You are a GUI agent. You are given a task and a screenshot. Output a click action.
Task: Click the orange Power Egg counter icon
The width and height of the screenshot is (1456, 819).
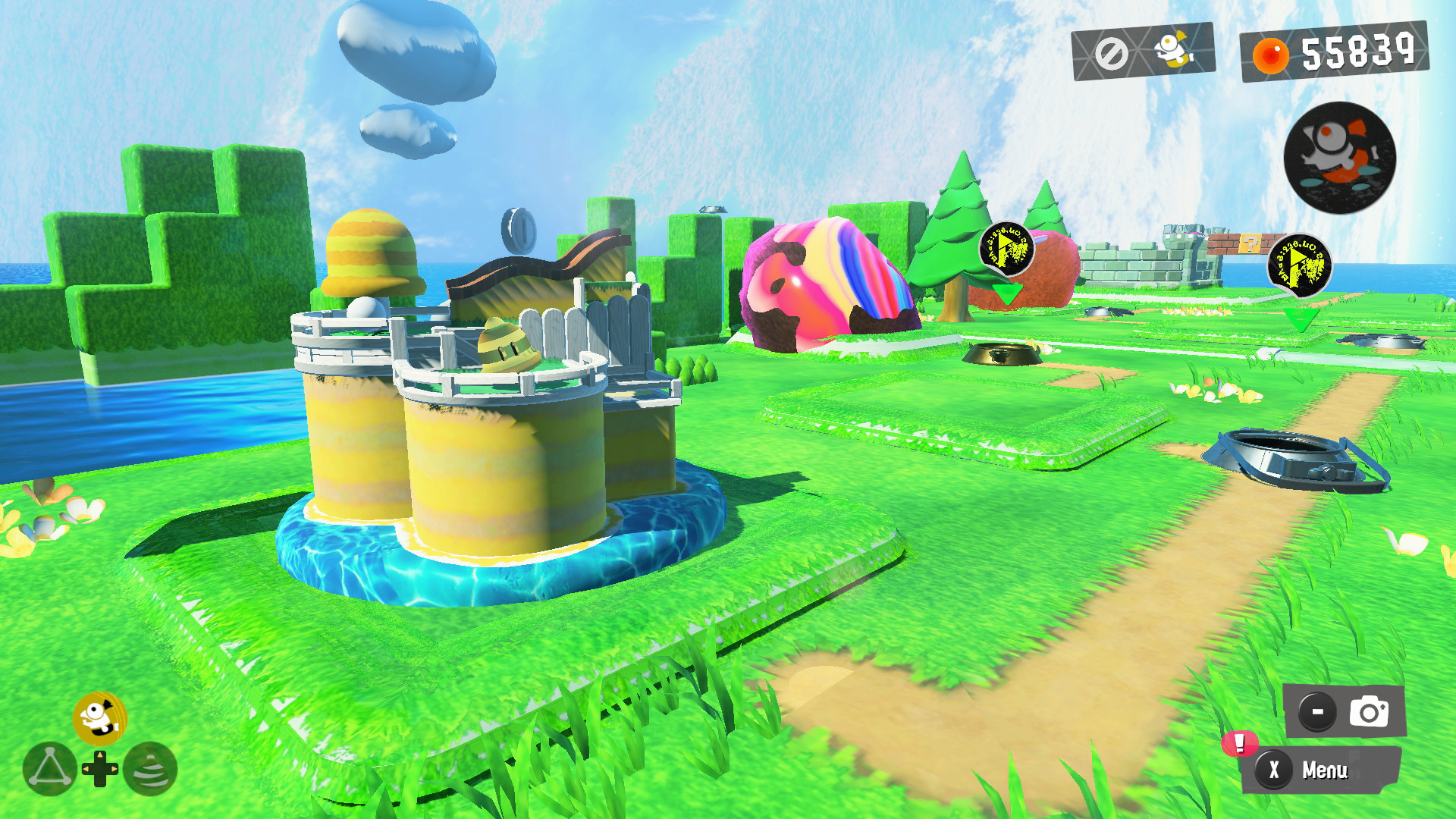[x=1272, y=53]
